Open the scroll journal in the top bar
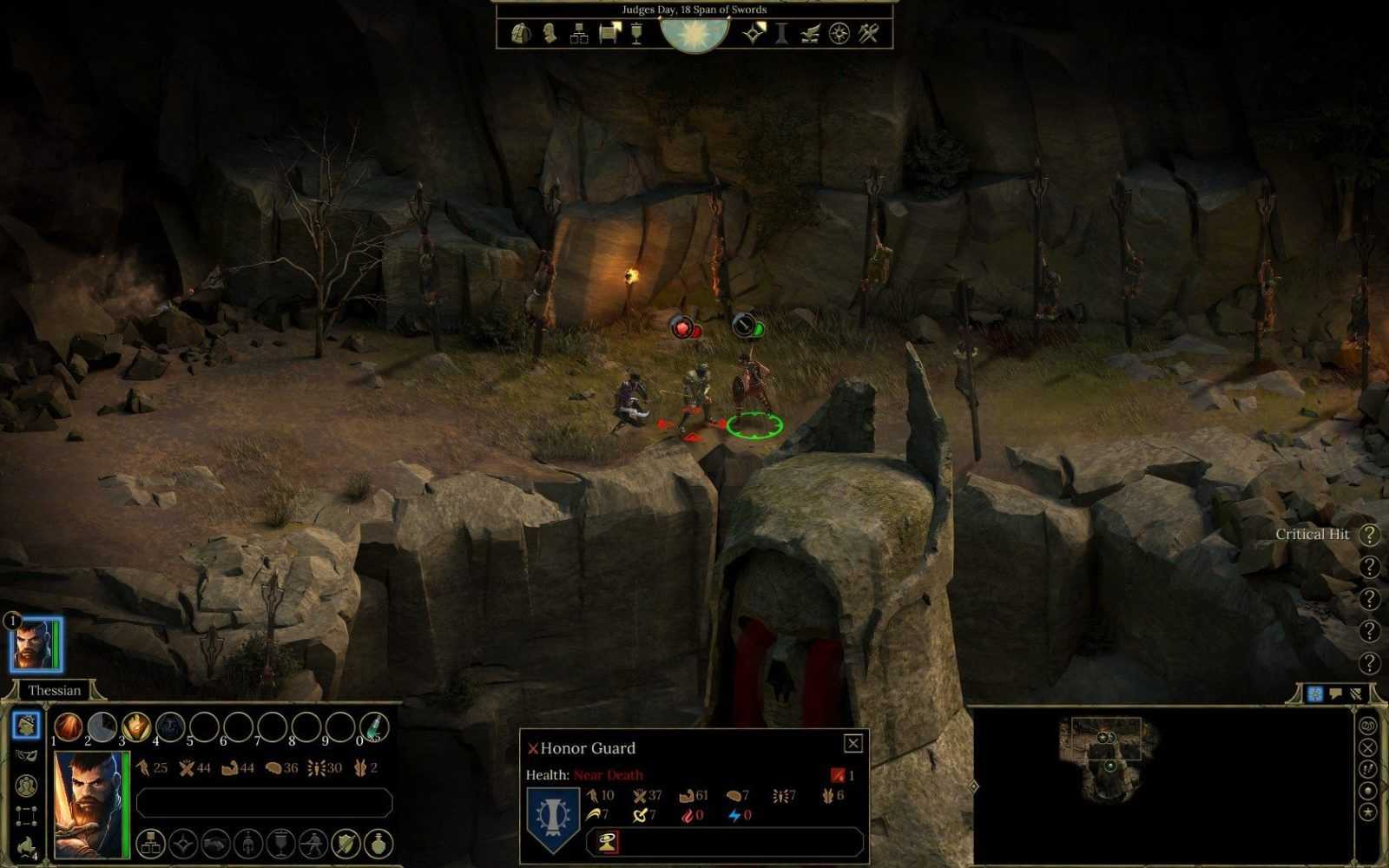The height and width of the screenshot is (868, 1389). [609, 34]
